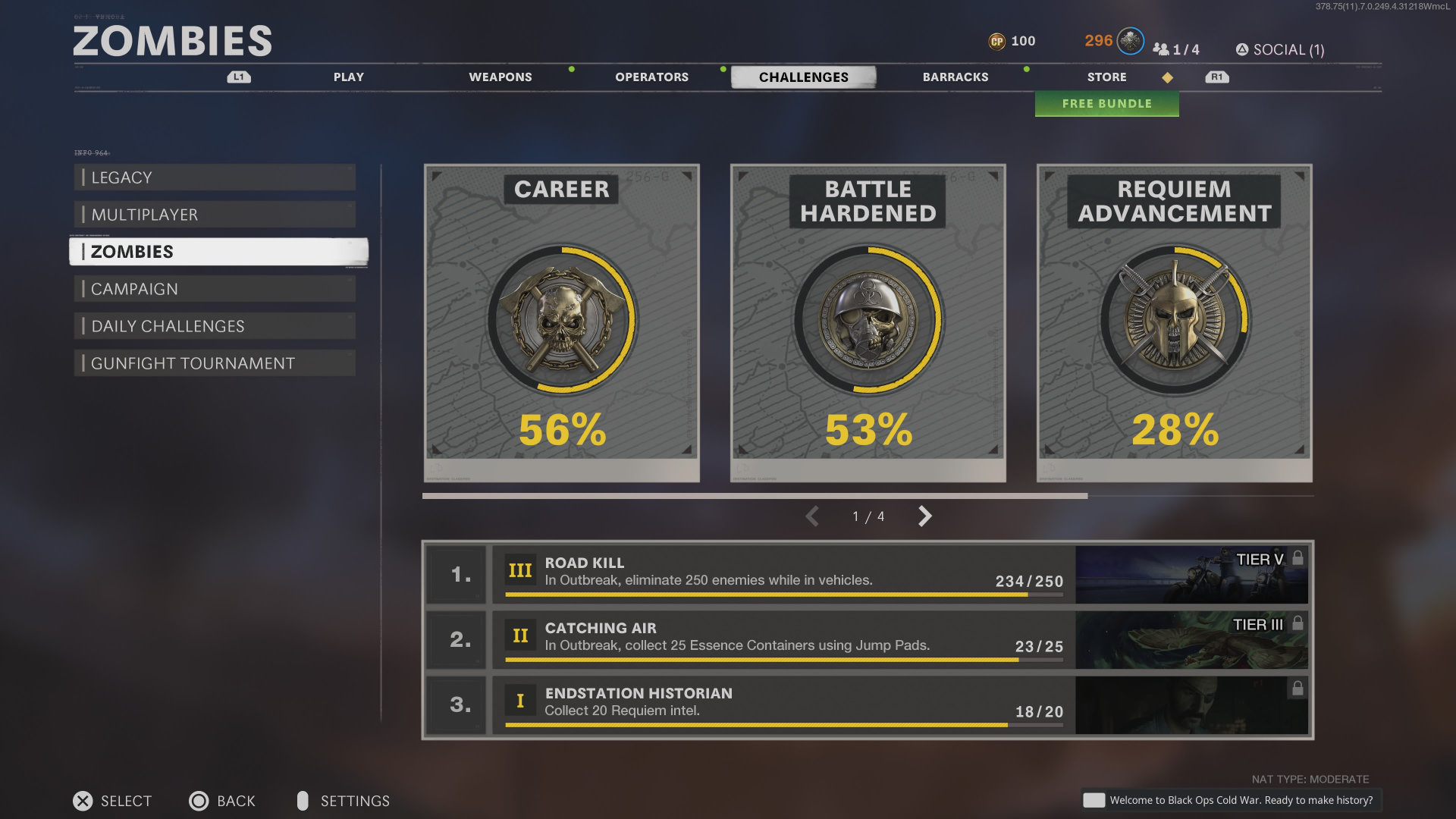Image resolution: width=1456 pixels, height=819 pixels.
Task: Select the Barracks tab
Action: tap(955, 77)
